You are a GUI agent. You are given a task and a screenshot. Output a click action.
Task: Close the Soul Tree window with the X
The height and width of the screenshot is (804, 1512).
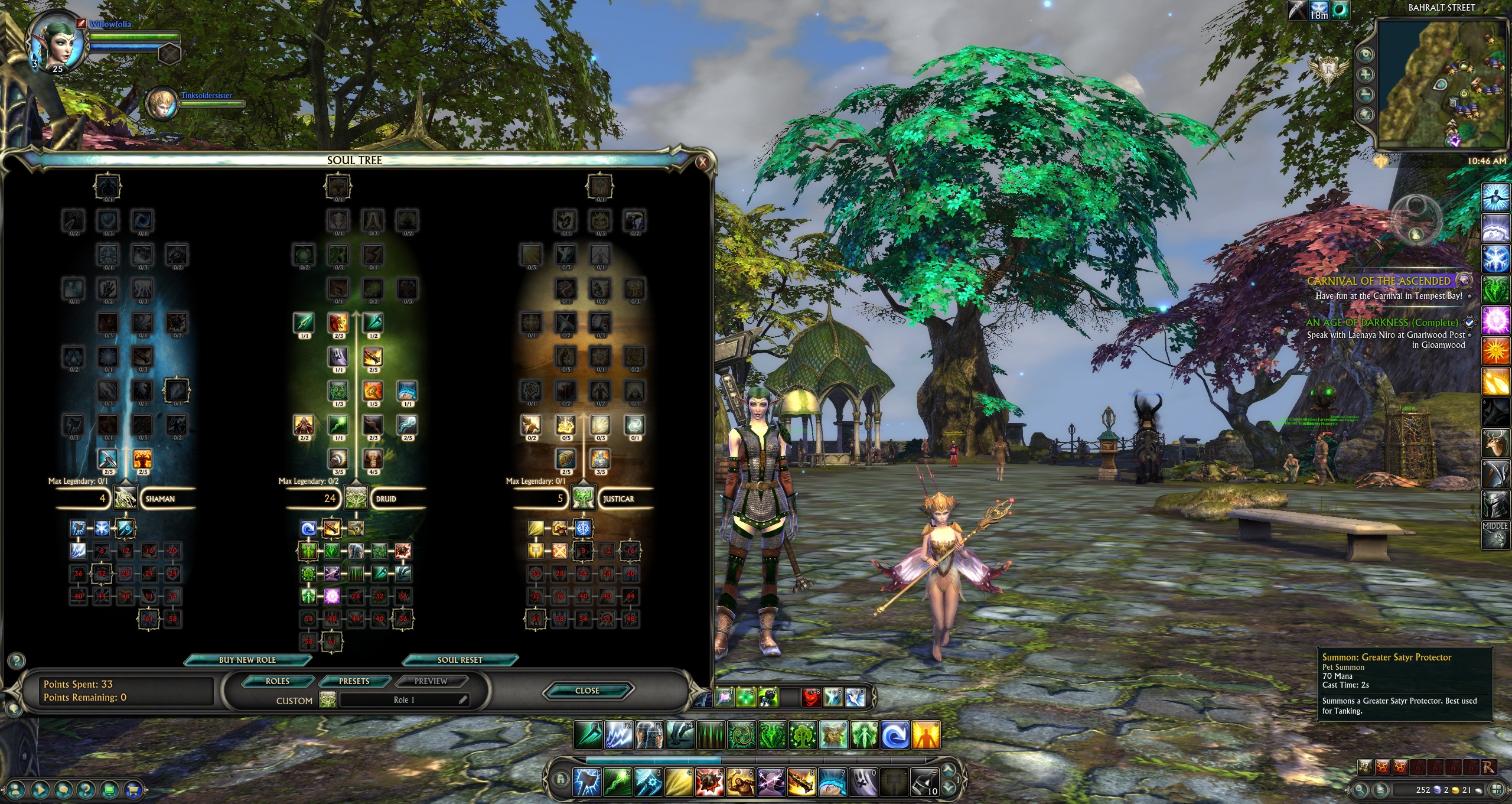click(x=702, y=162)
